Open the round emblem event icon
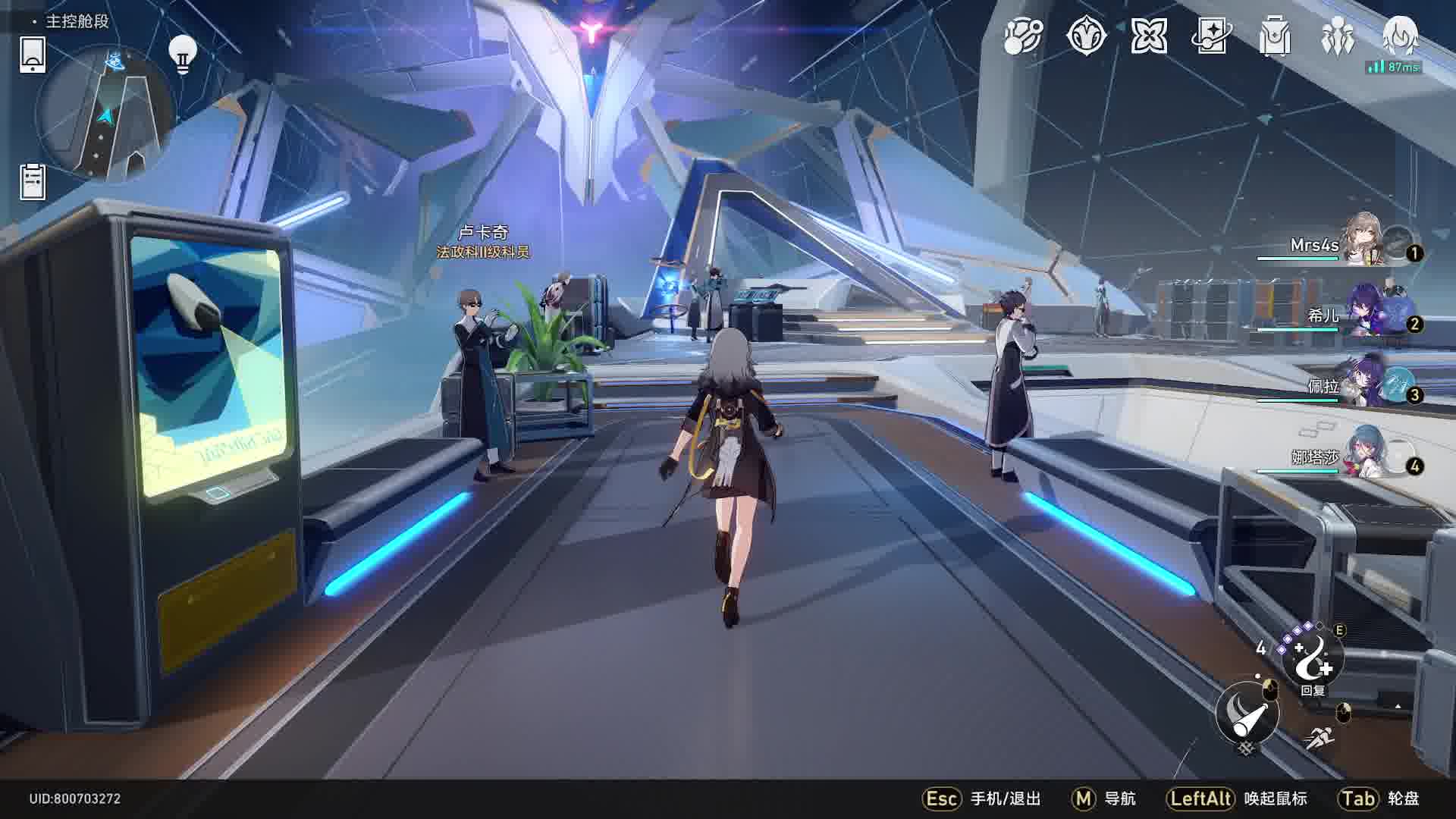The height and width of the screenshot is (819, 1456). point(1086,36)
